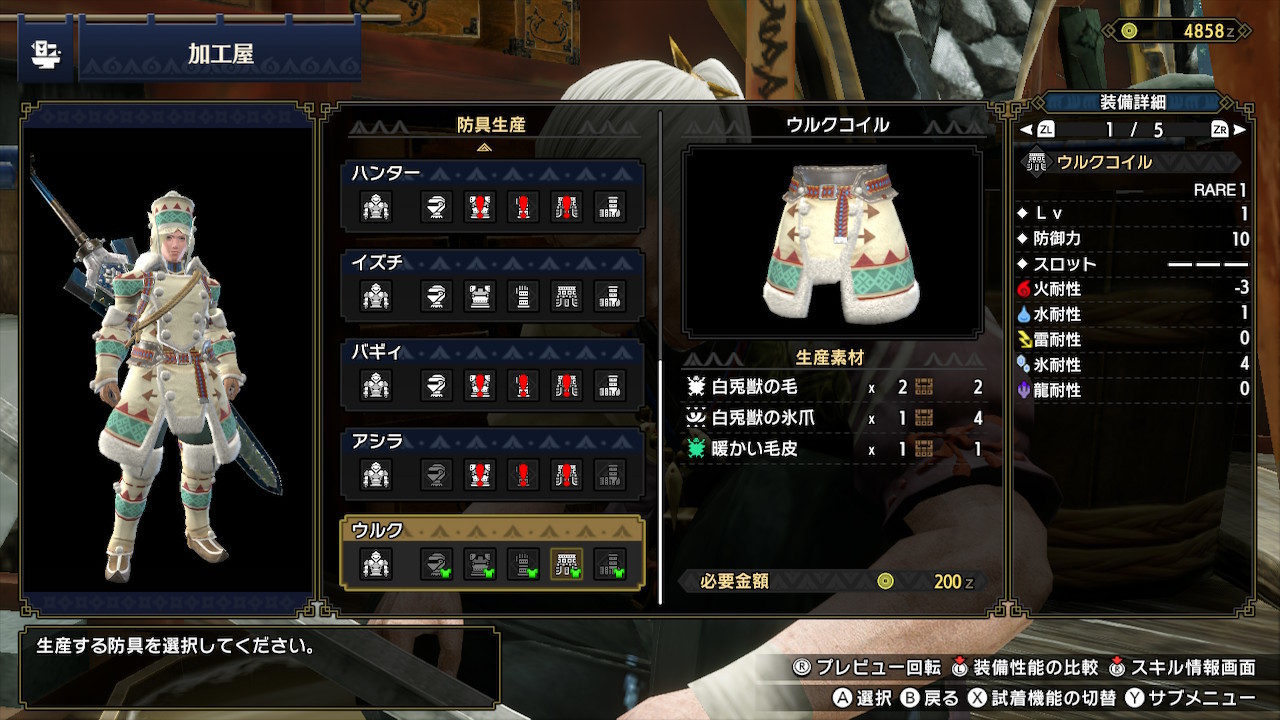1280x720 pixels.
Task: Show previous page of 装備詳細 with left arrow
Action: pyautogui.click(x=1026, y=130)
